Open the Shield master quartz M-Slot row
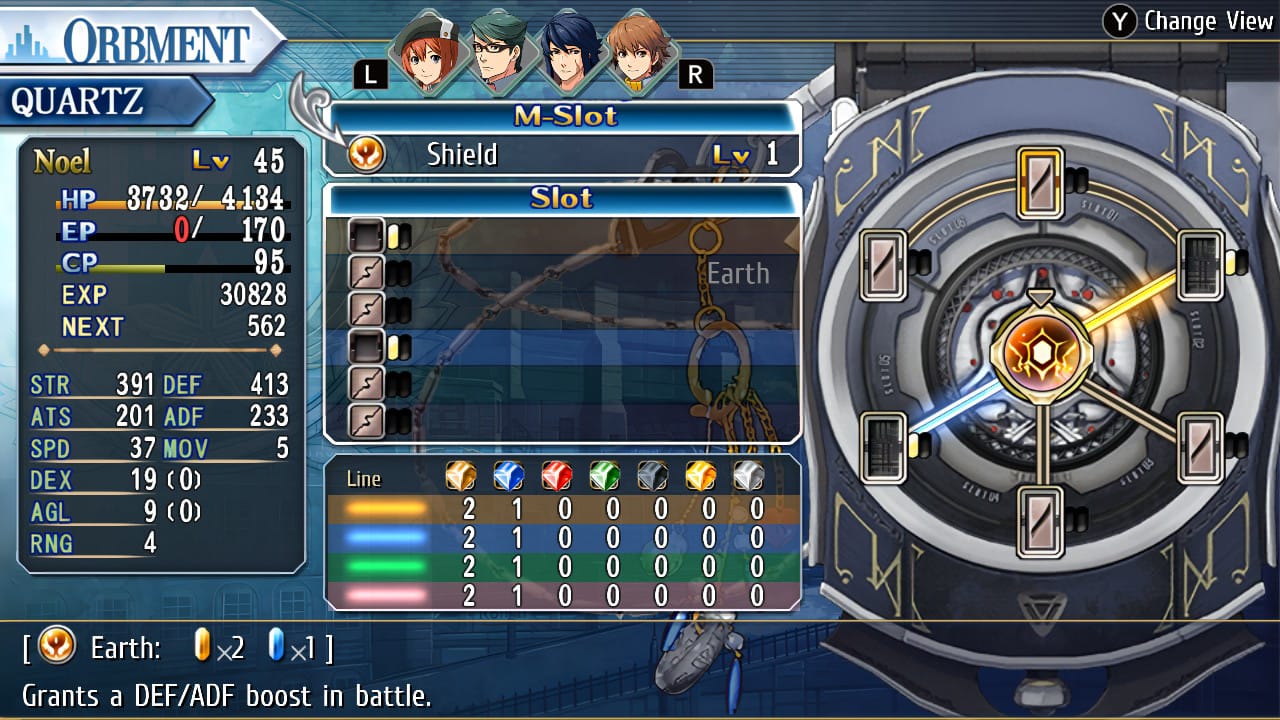 pyautogui.click(x=562, y=155)
